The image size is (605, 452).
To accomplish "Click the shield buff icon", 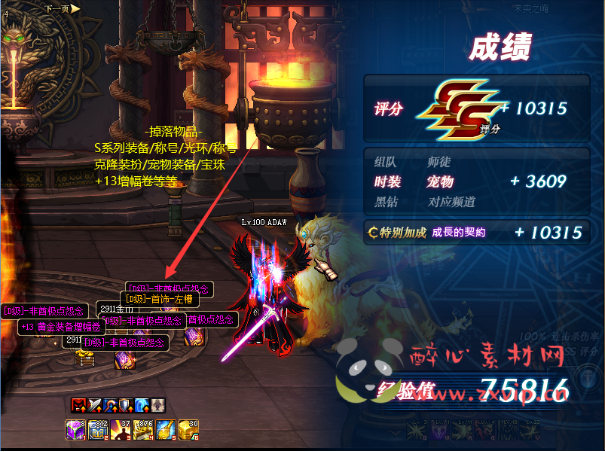I will coord(126,405).
